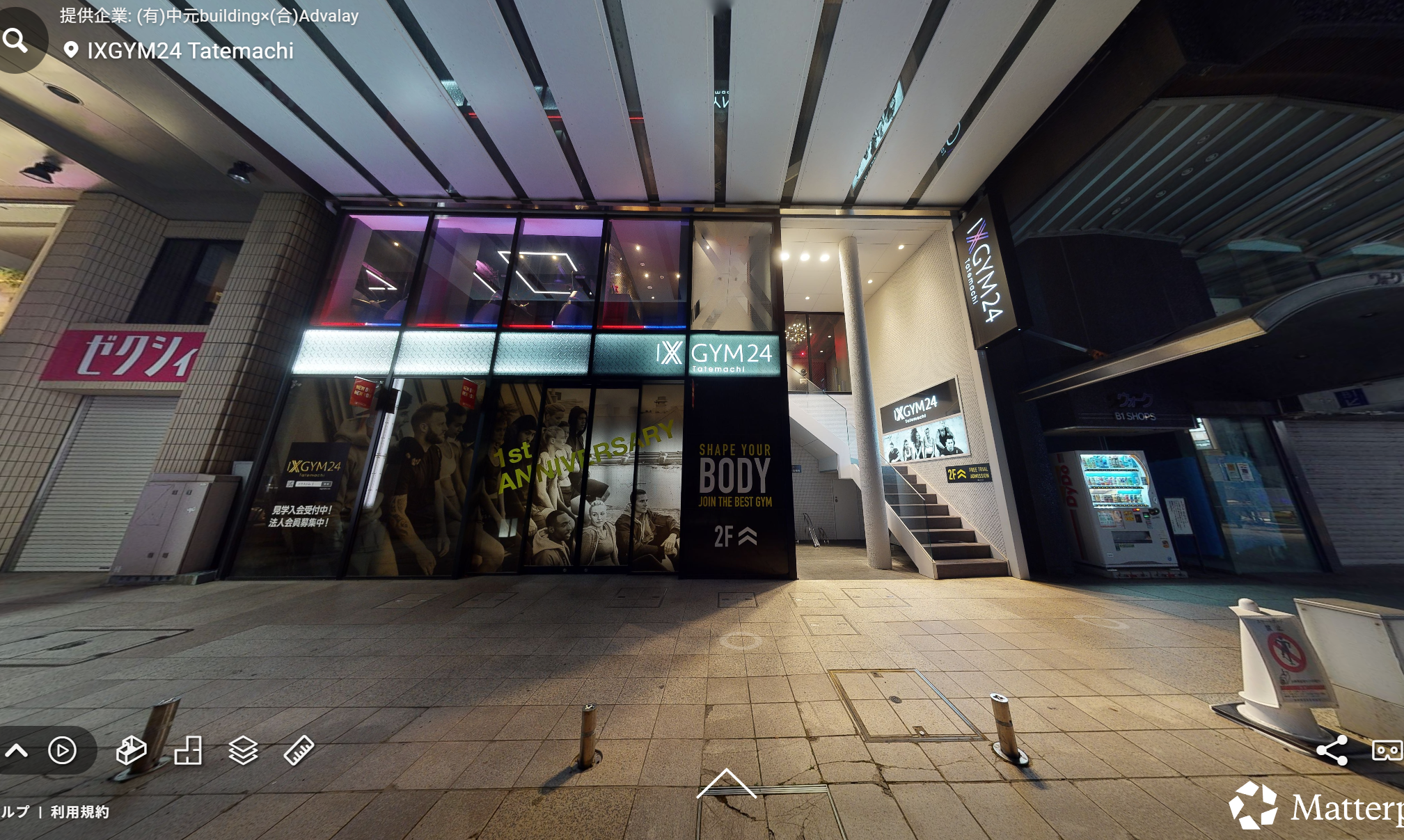Viewport: 1404px width, 840px height.
Task: Share this virtual tour
Action: [1332, 750]
